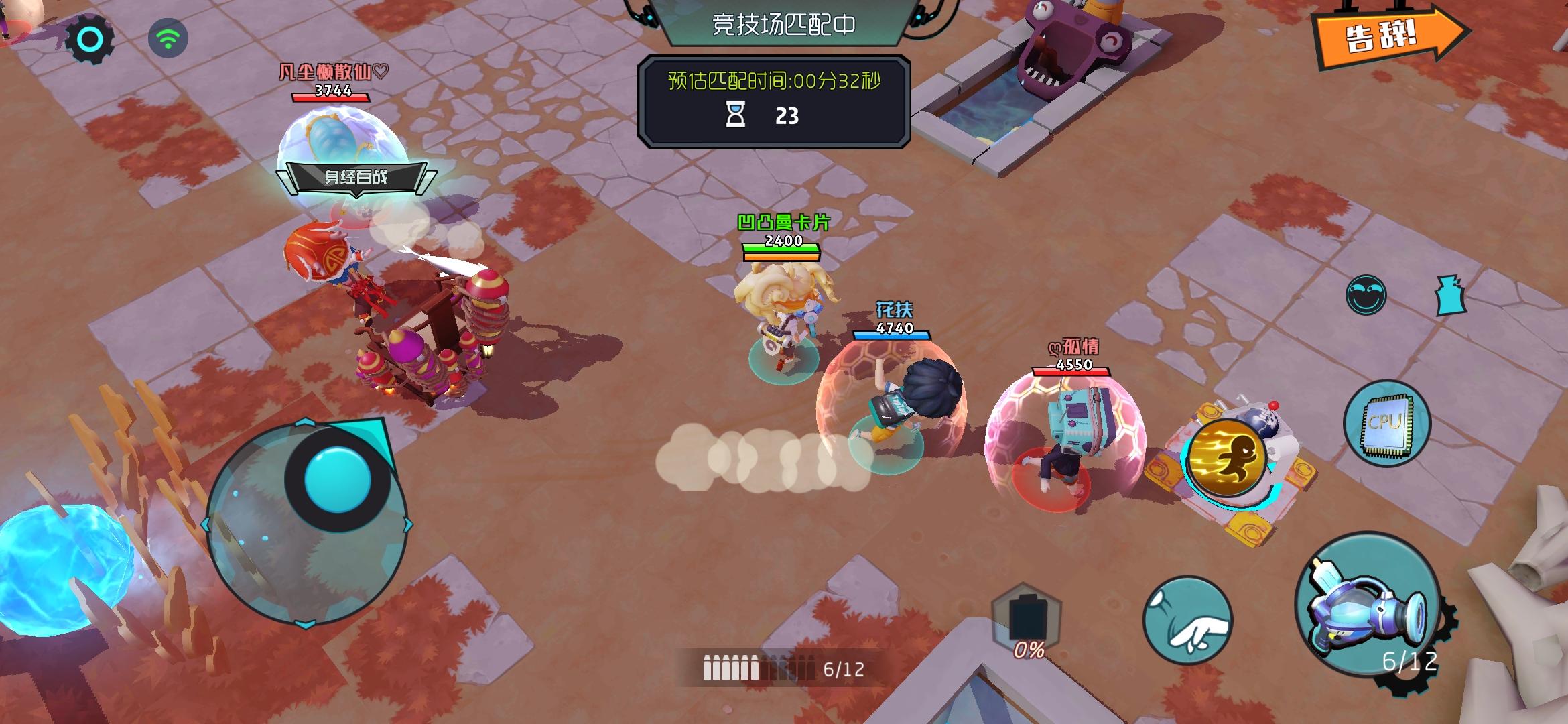Toggle the WiFi connection indicator
Screen dimensions: 1568x724
coord(168,39)
